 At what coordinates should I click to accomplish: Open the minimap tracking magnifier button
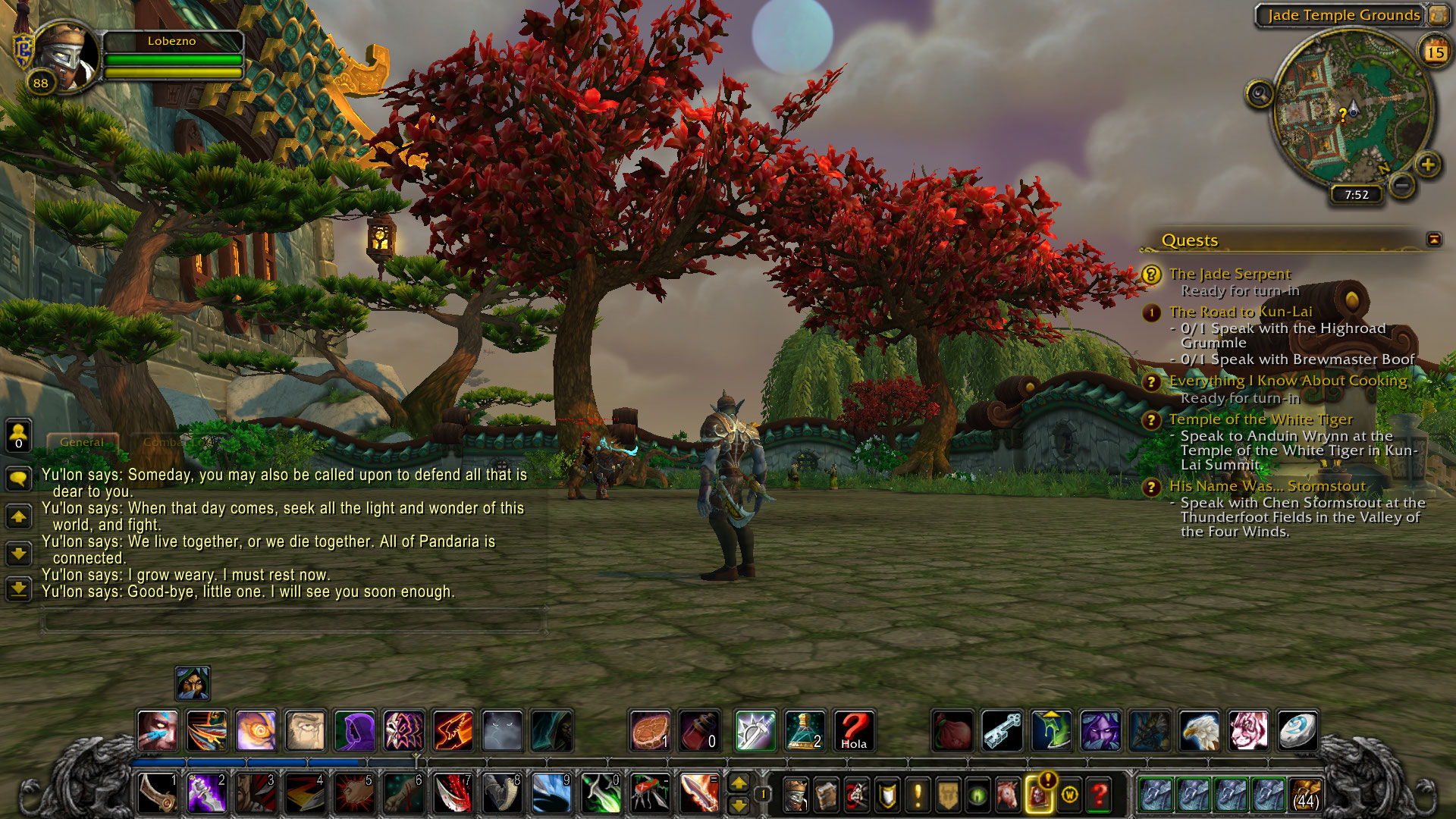pyautogui.click(x=1259, y=94)
